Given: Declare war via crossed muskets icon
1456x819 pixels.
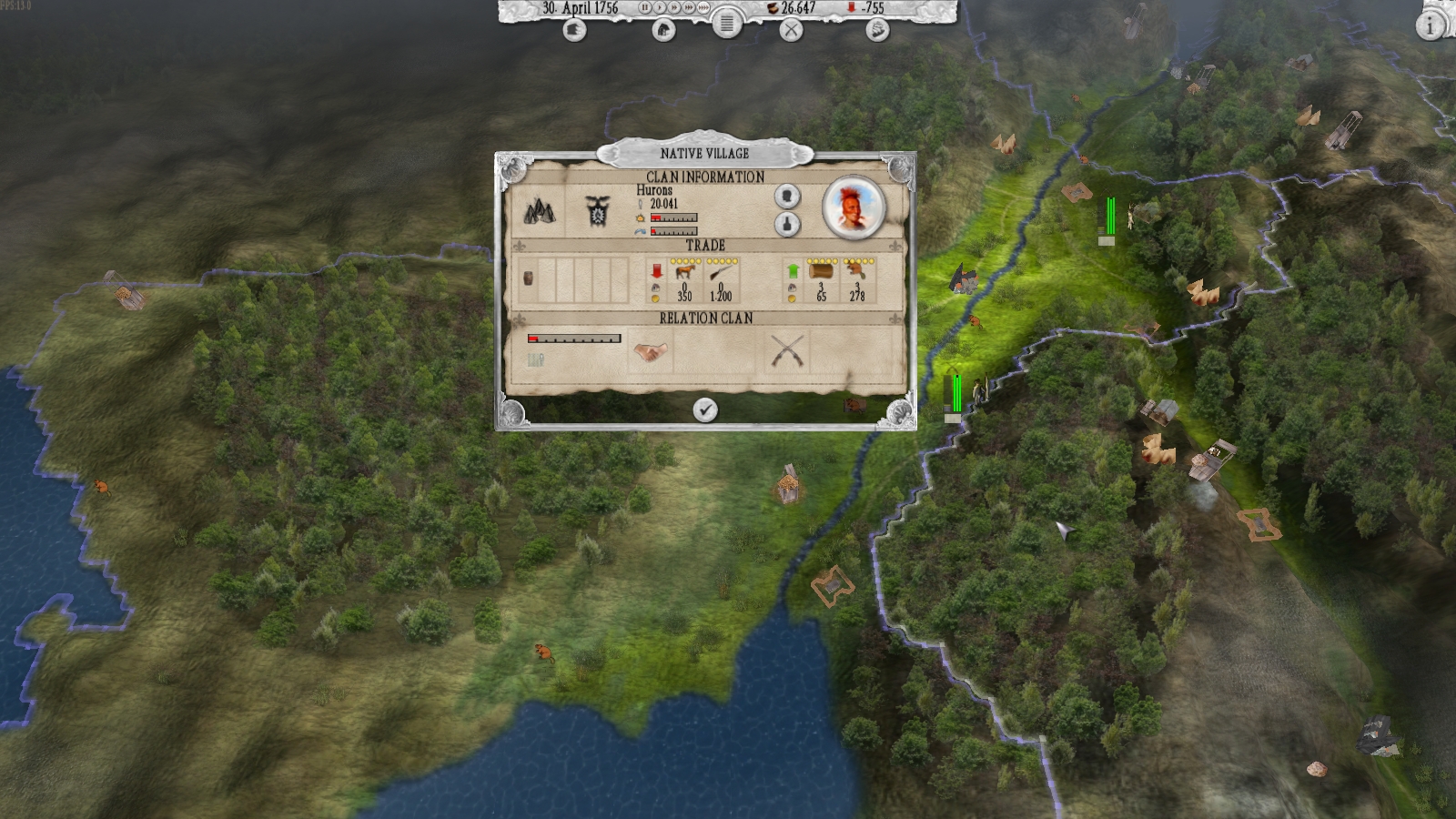Looking at the screenshot, I should pyautogui.click(x=787, y=350).
